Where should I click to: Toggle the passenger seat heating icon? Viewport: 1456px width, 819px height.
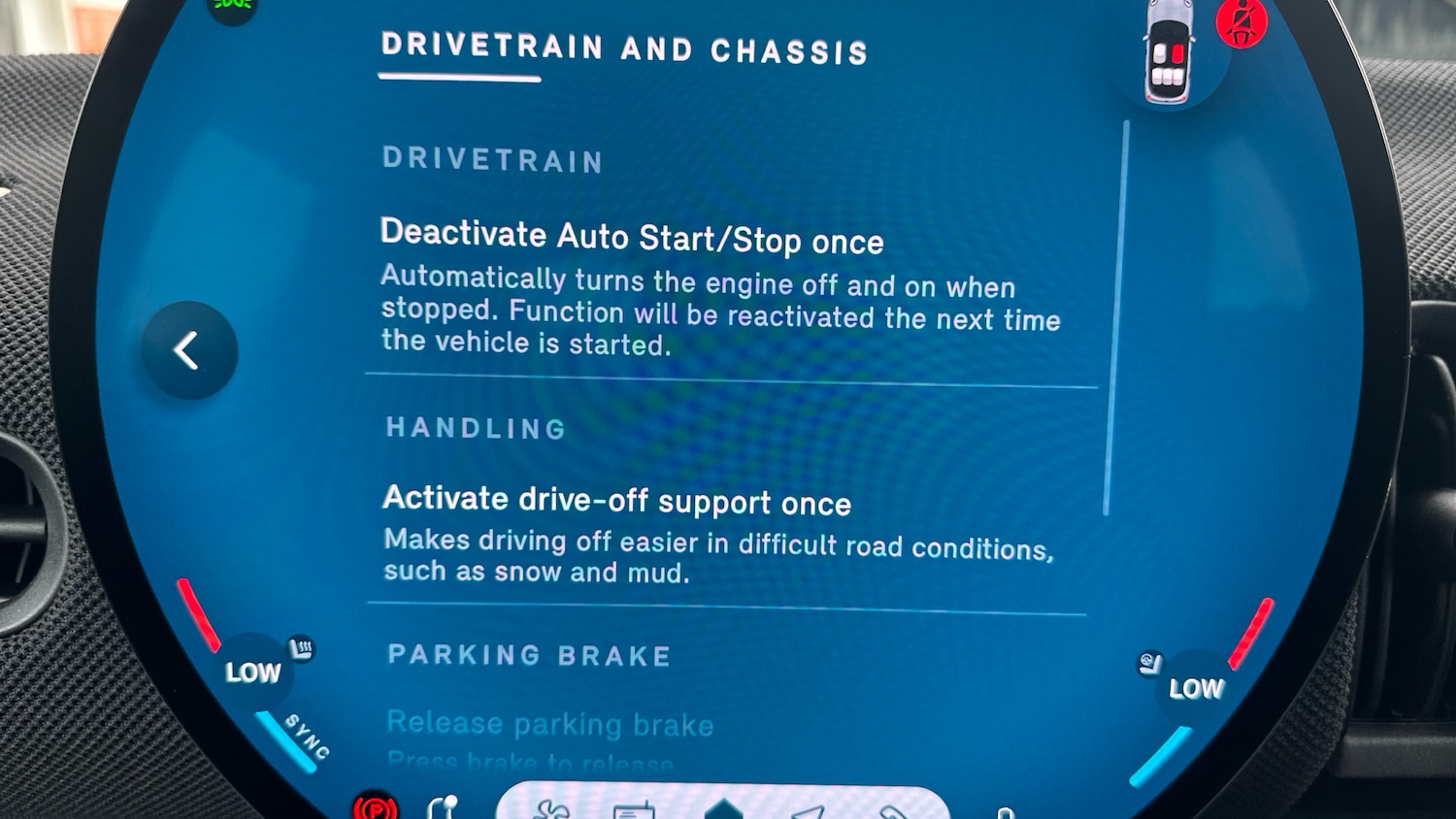click(x=1150, y=664)
